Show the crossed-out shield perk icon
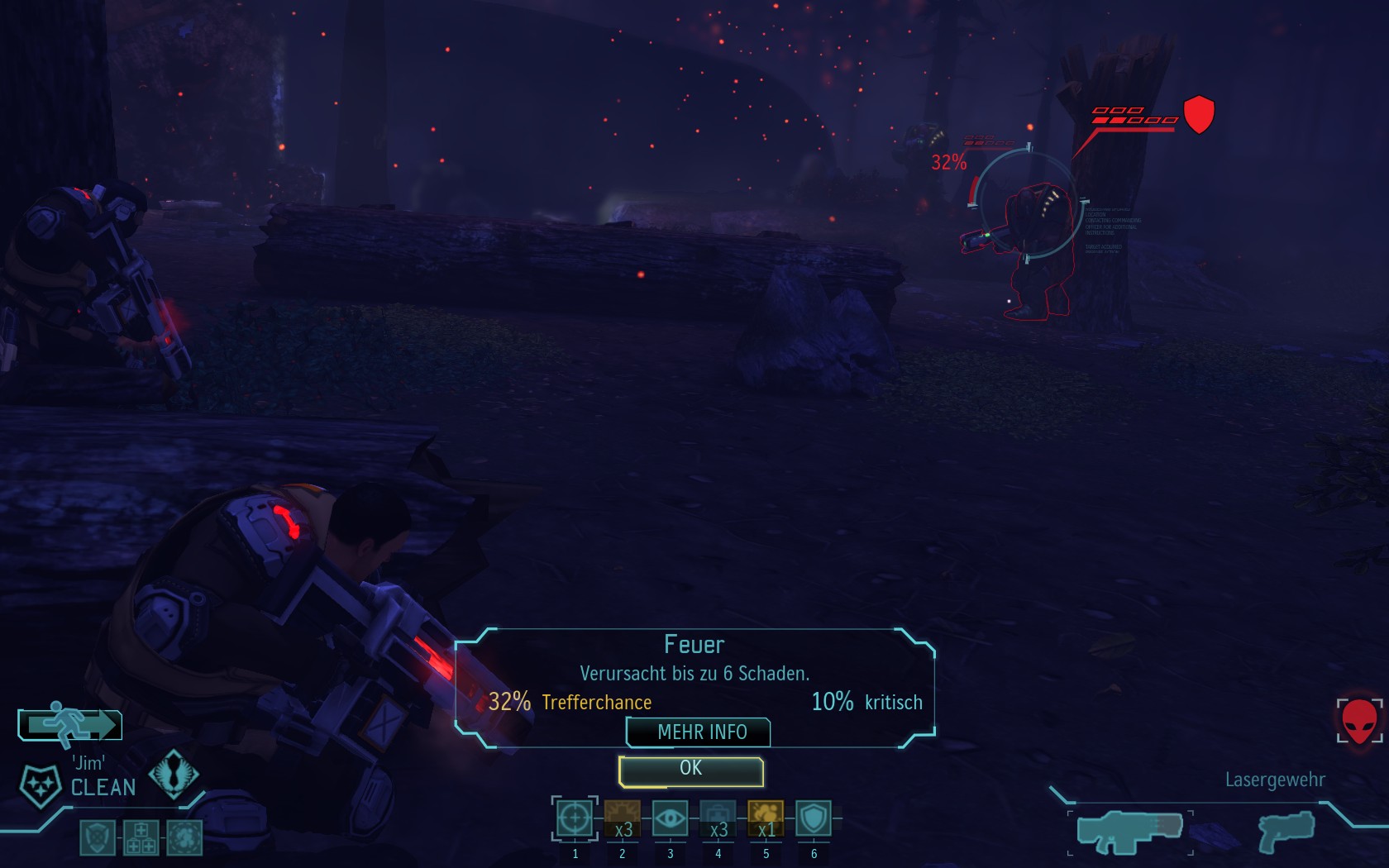This screenshot has width=1389, height=868. pyautogui.click(x=98, y=837)
